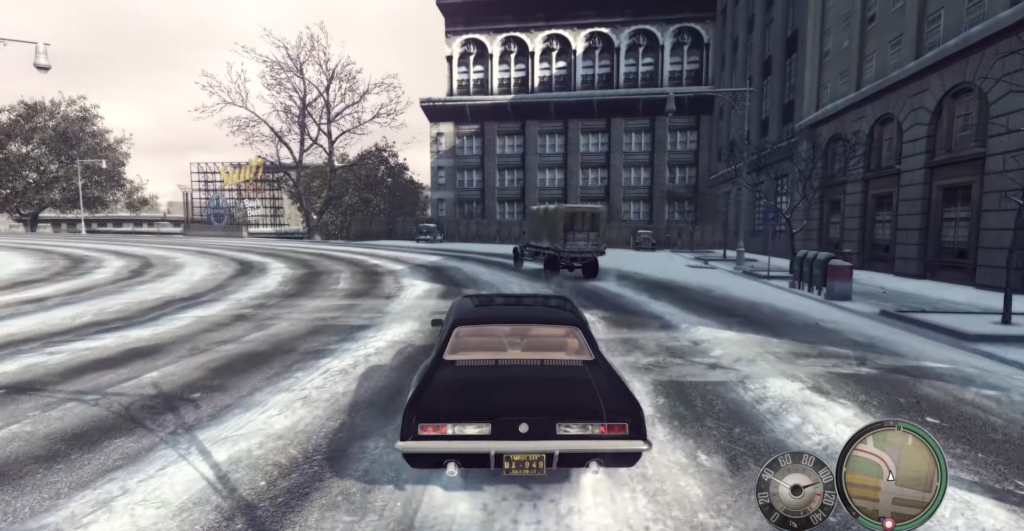Select the white player arrow on the minimap

click(x=891, y=476)
